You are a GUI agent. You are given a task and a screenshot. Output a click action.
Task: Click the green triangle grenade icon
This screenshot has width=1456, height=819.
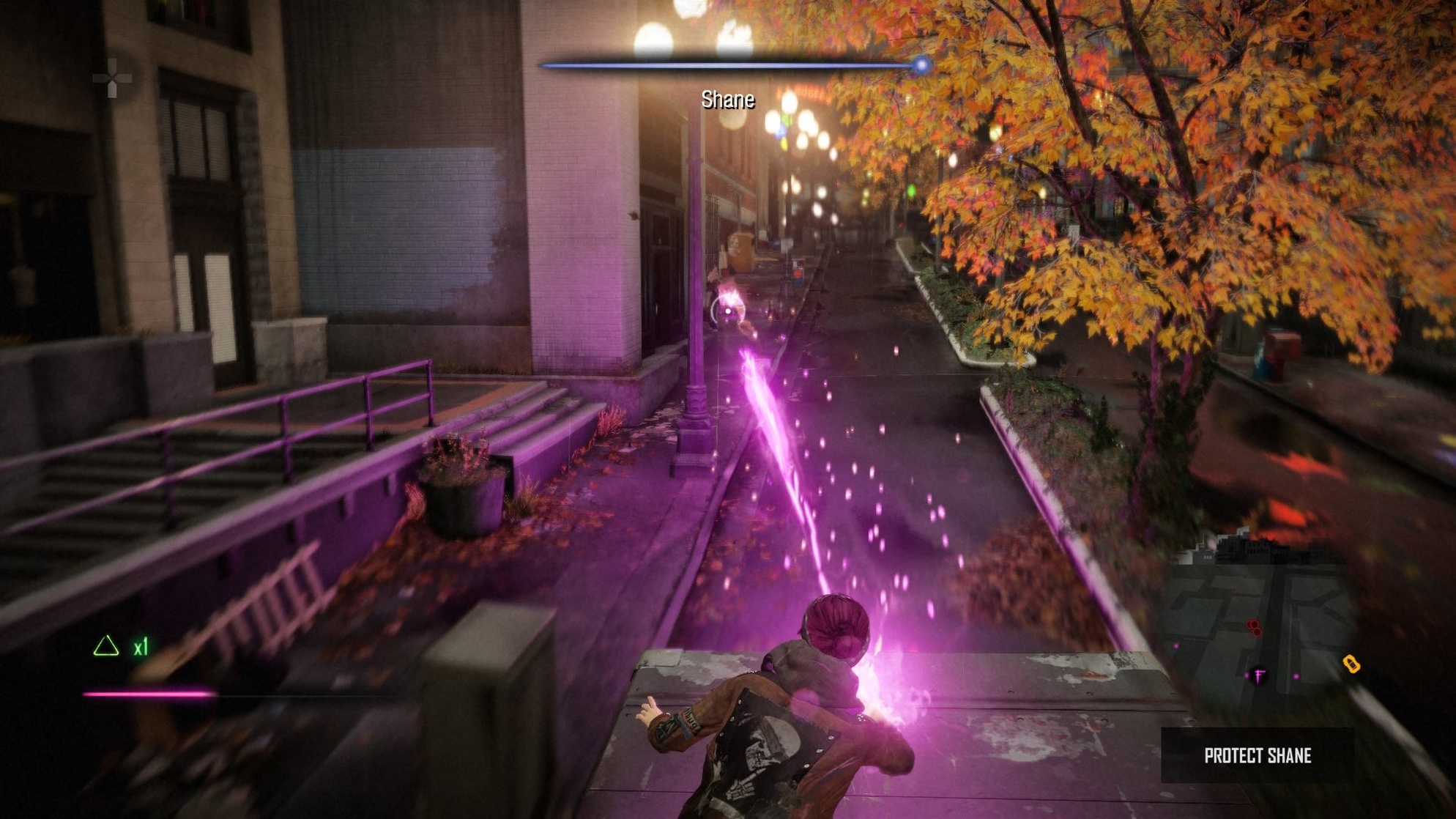(105, 645)
